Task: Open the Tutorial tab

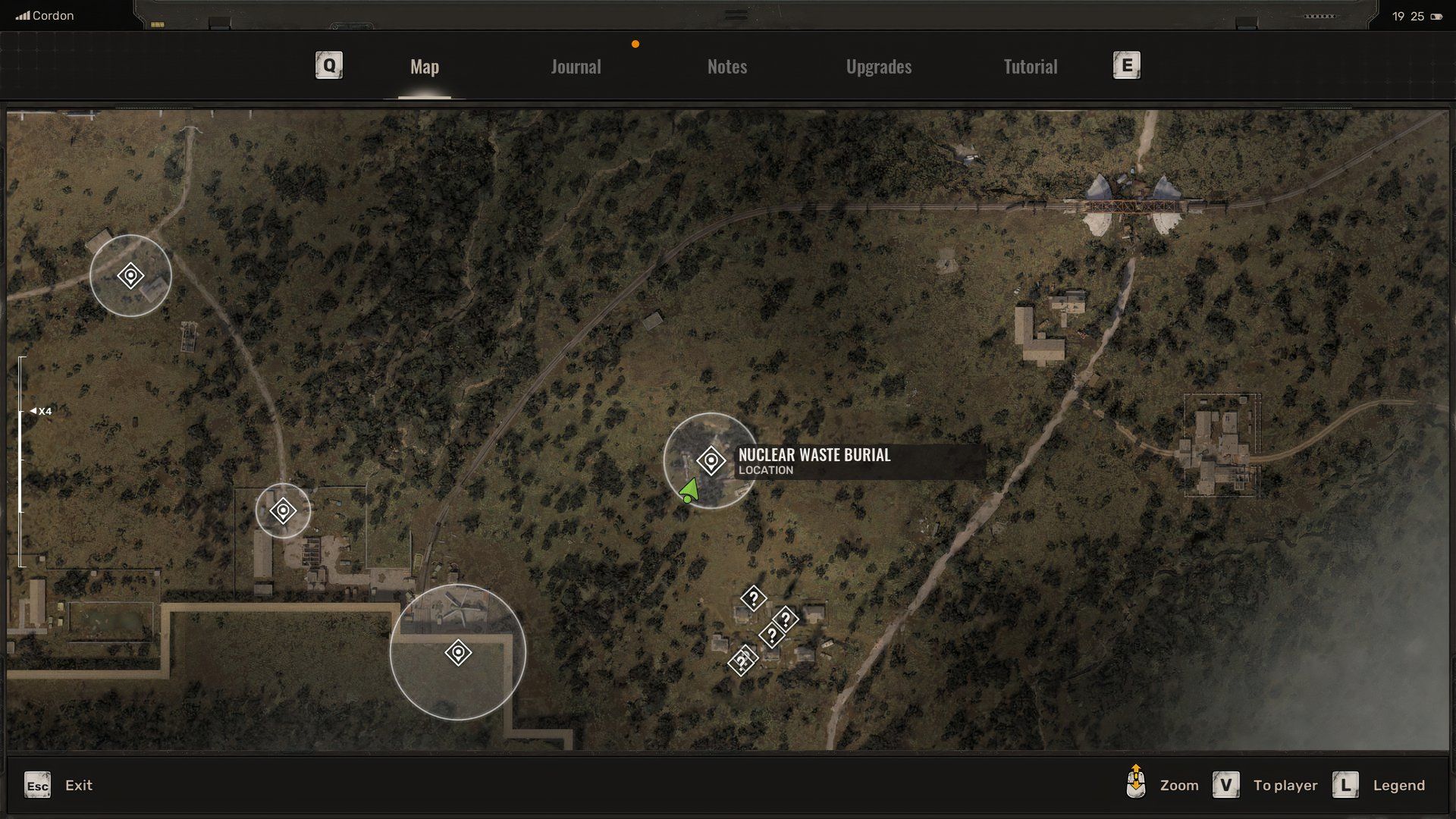Action: tap(1029, 66)
